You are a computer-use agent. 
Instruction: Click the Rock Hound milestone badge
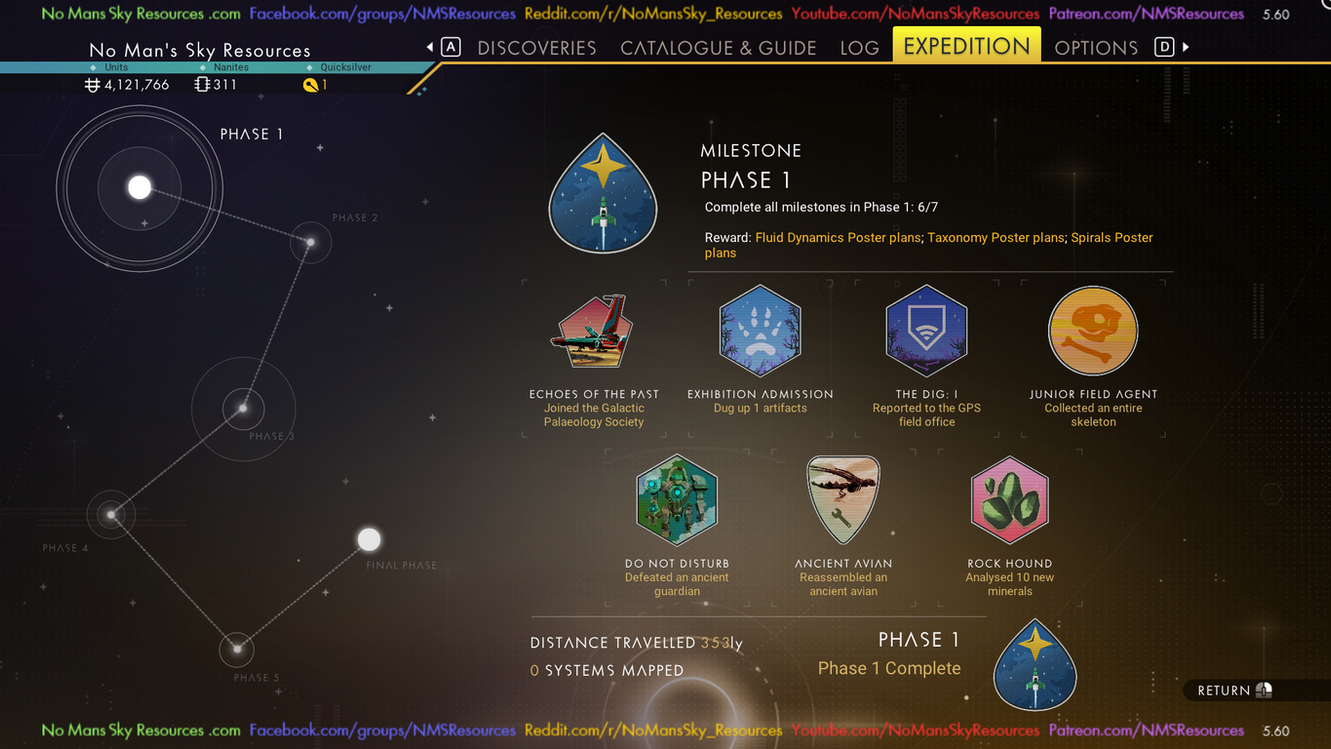(1009, 500)
